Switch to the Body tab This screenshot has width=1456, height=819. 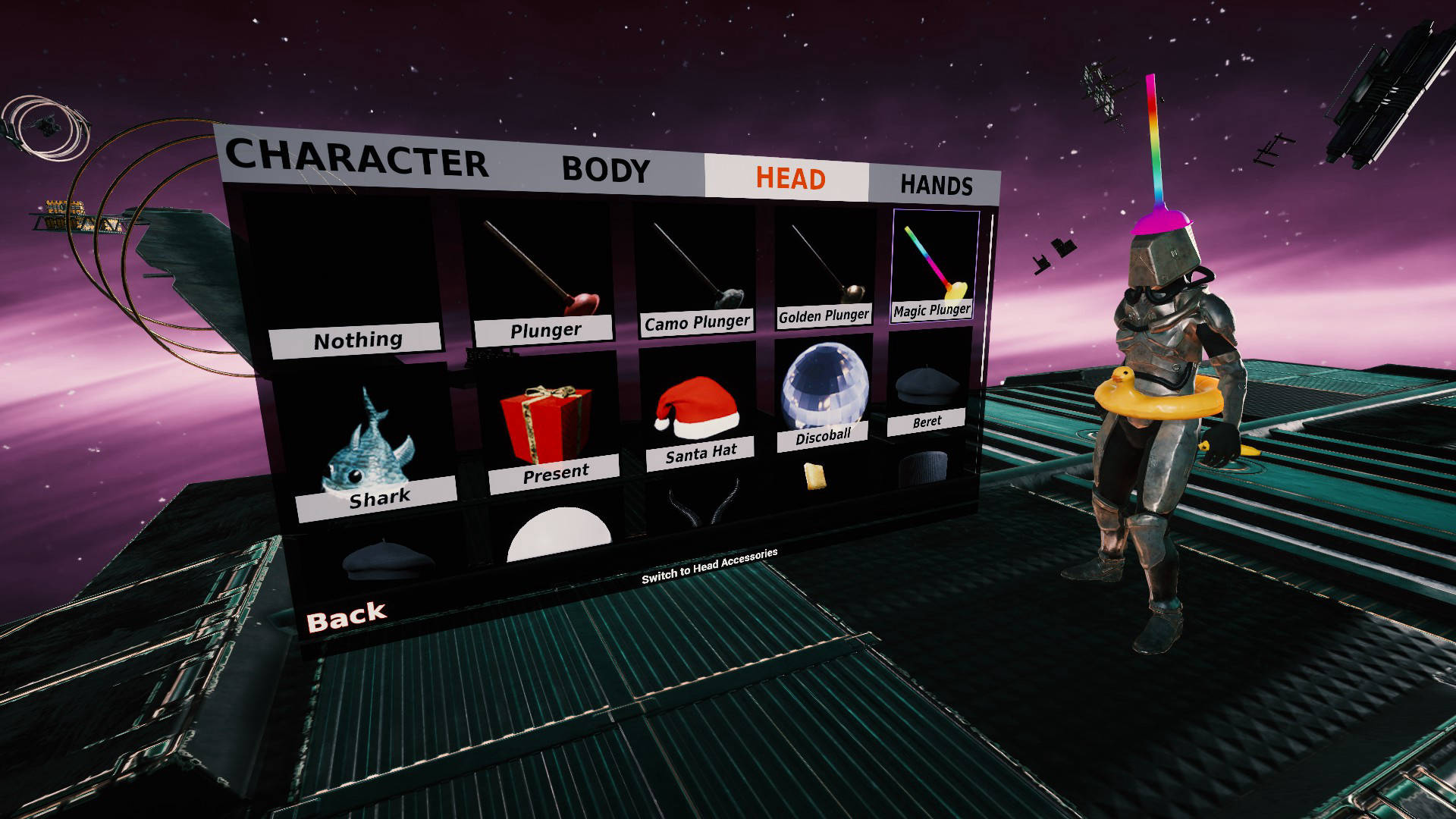(x=605, y=170)
